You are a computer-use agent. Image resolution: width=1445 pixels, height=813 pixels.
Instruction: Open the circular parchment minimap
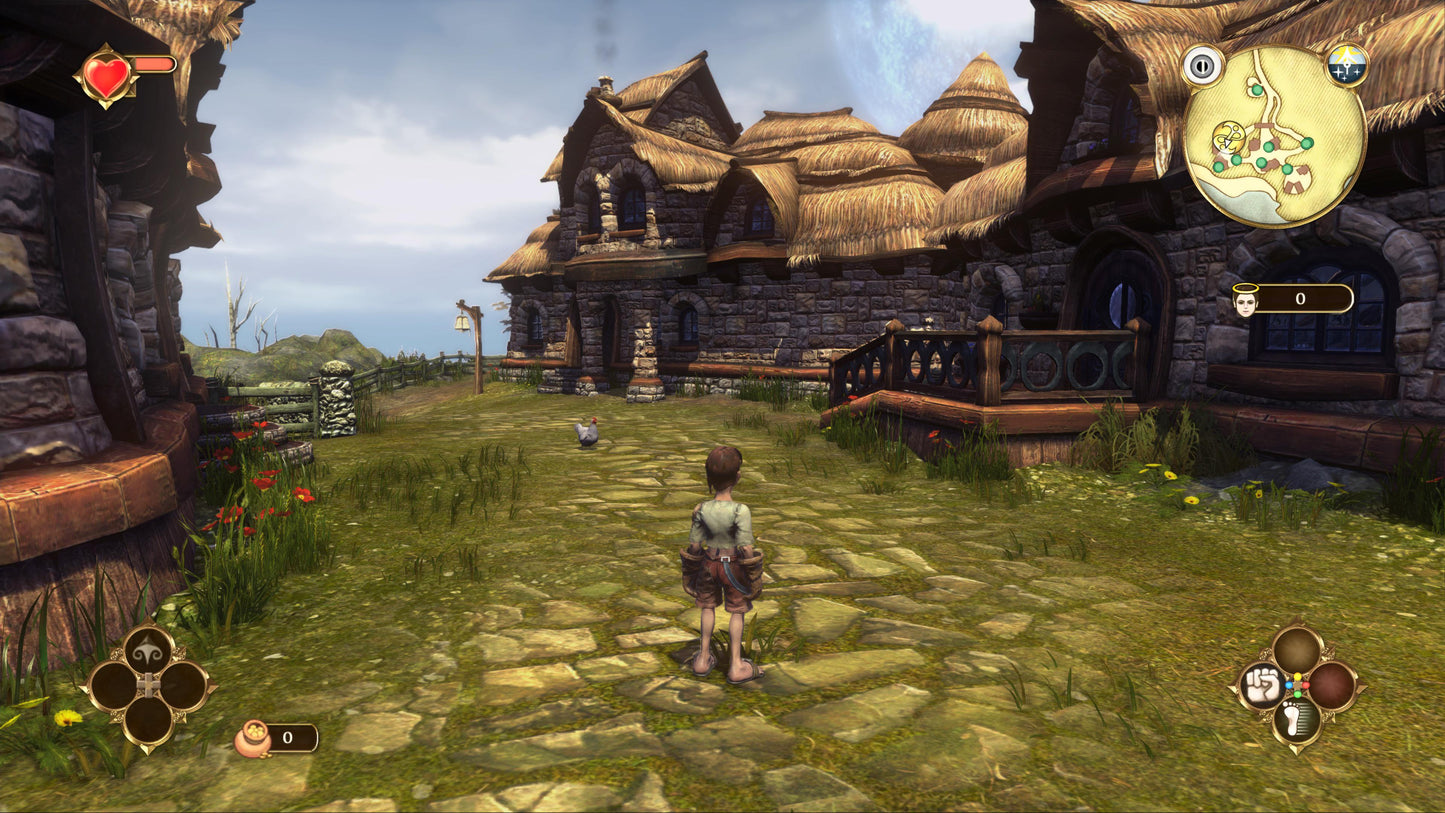point(1274,137)
